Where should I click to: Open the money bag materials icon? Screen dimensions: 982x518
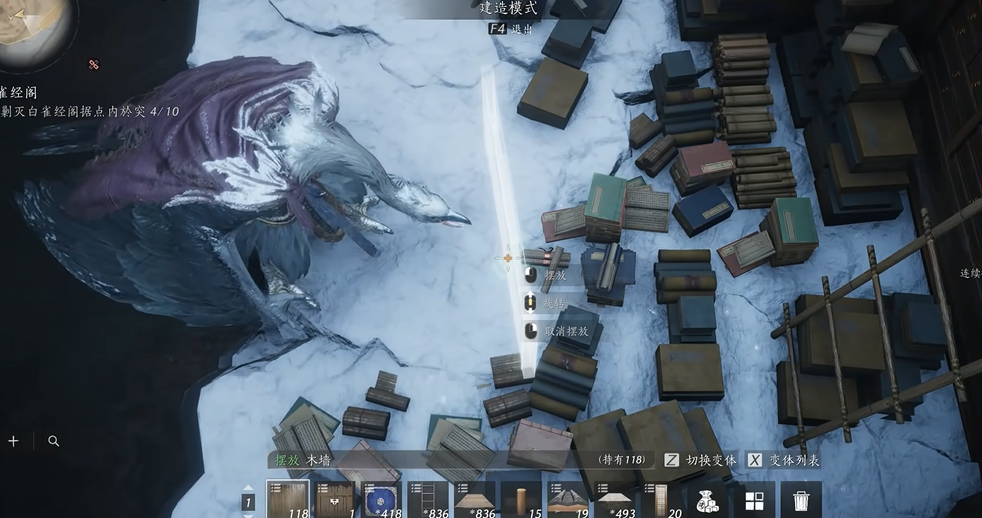tap(707, 499)
